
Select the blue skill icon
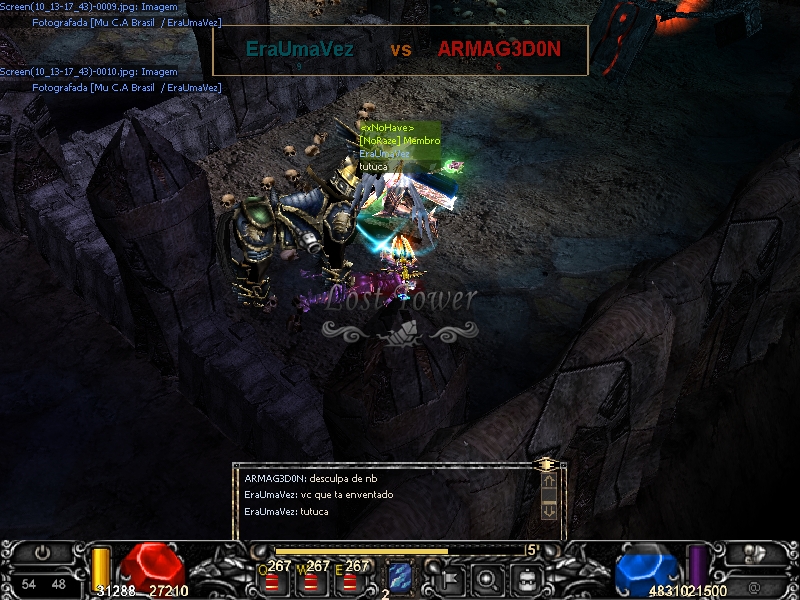[x=401, y=577]
